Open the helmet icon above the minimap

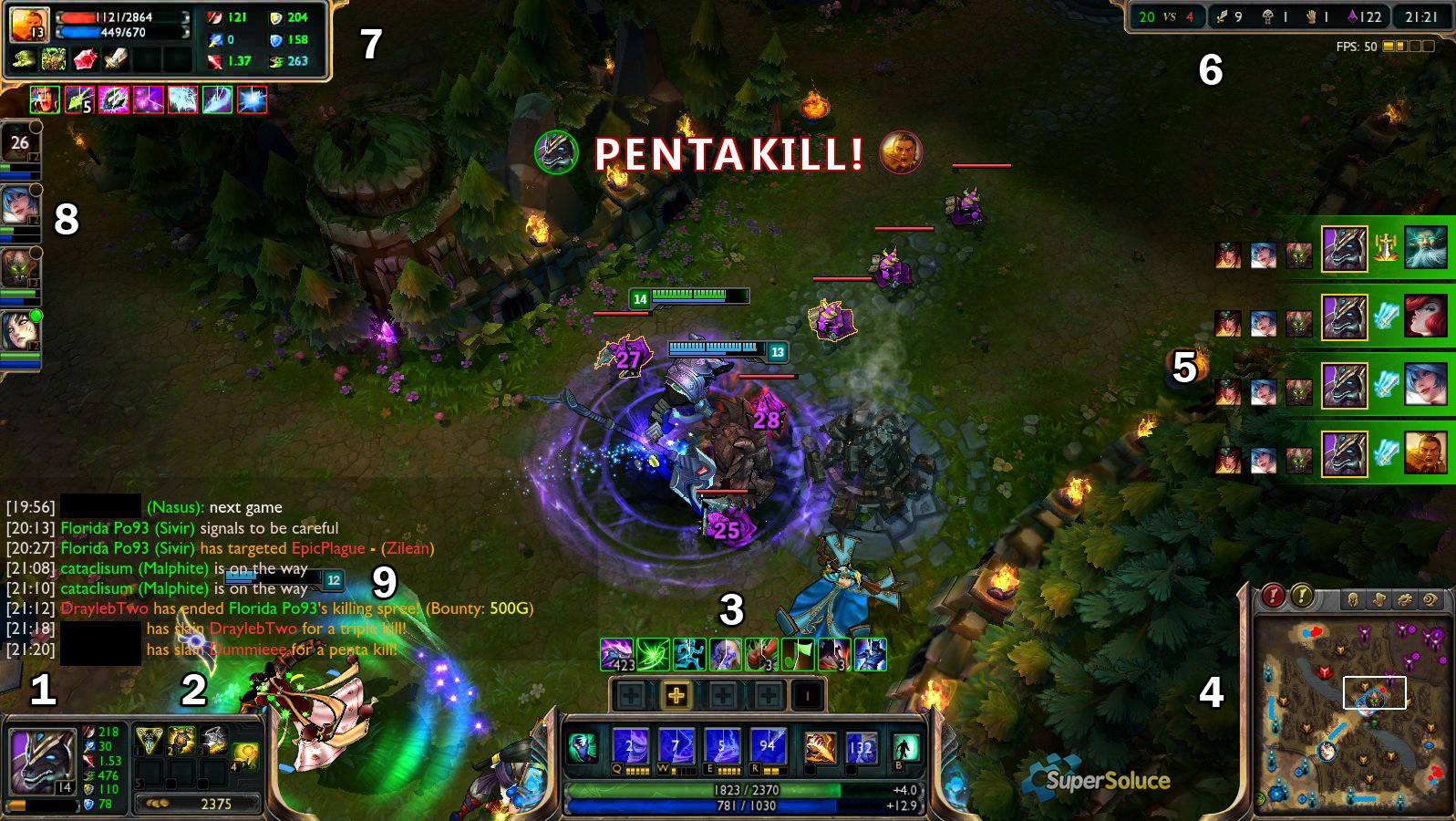tap(1353, 599)
